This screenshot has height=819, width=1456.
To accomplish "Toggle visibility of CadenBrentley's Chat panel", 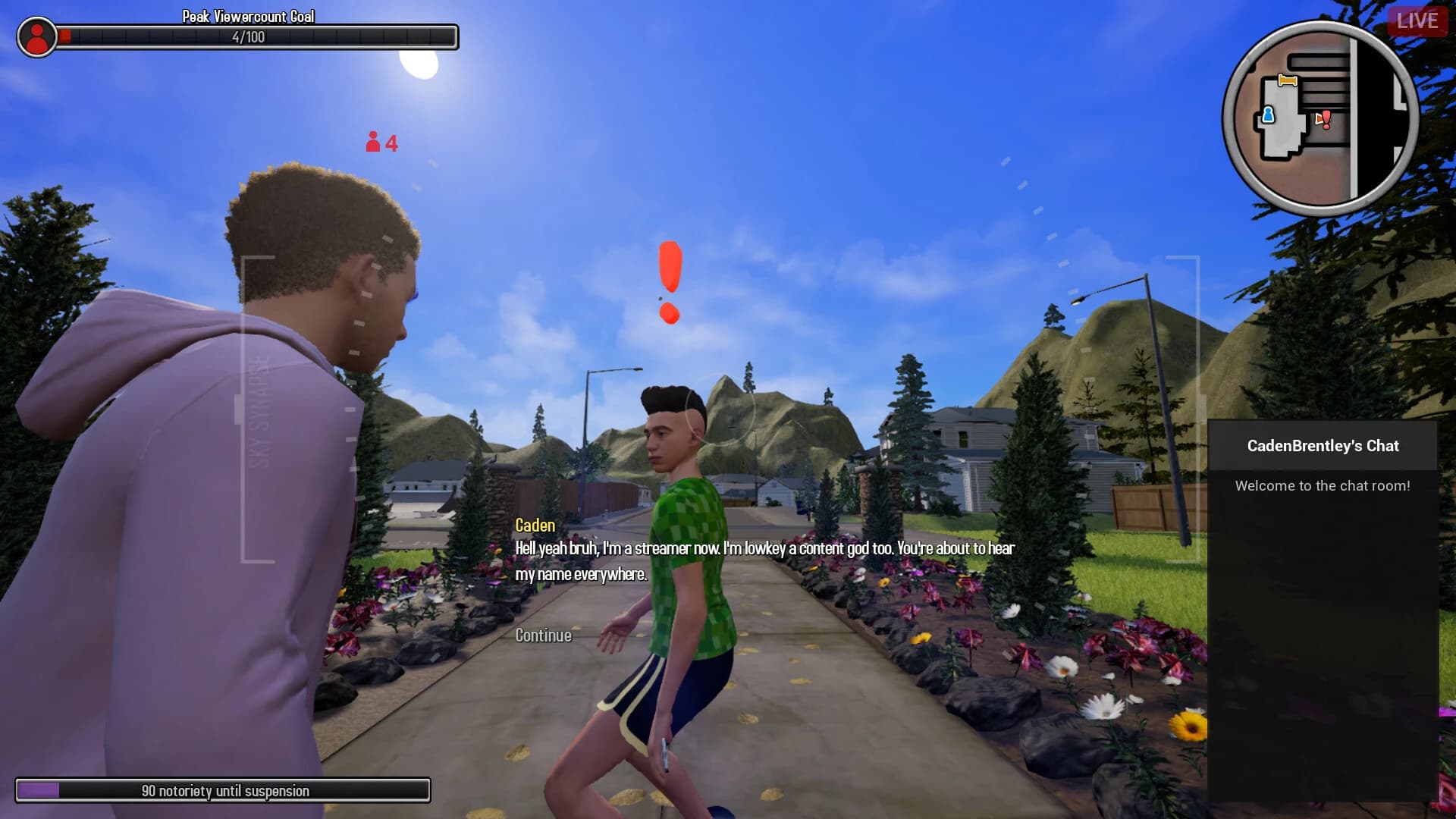I will 1323,446.
